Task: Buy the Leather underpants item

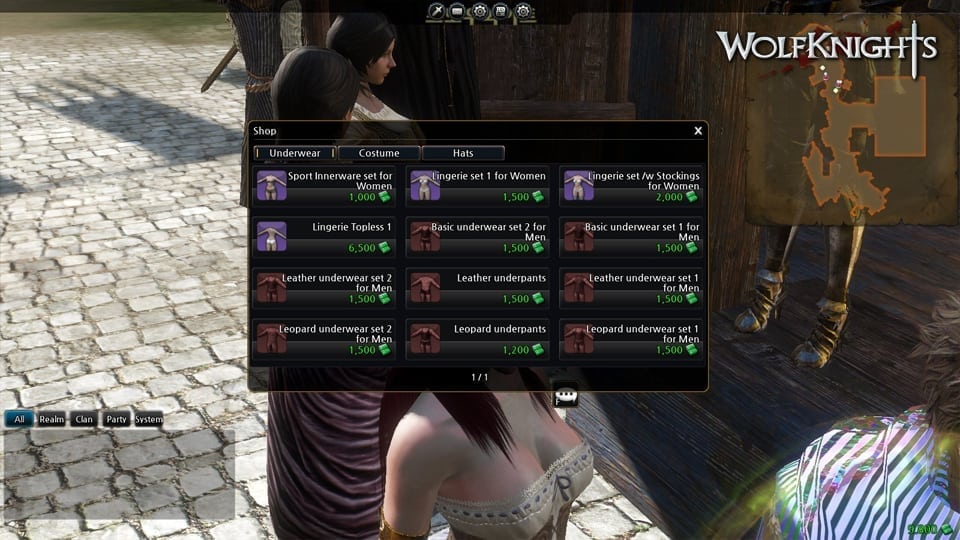Action: [478, 288]
